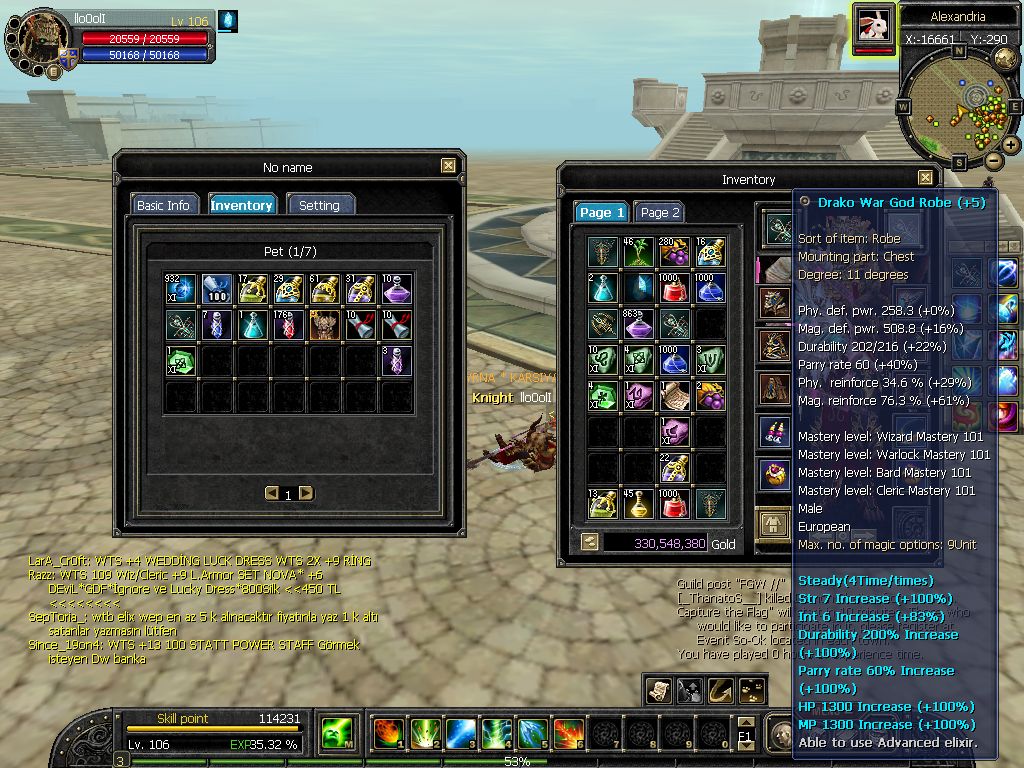Image resolution: width=1024 pixels, height=768 pixels.
Task: Select the antlered mask item in pet inventory
Action: [325, 325]
